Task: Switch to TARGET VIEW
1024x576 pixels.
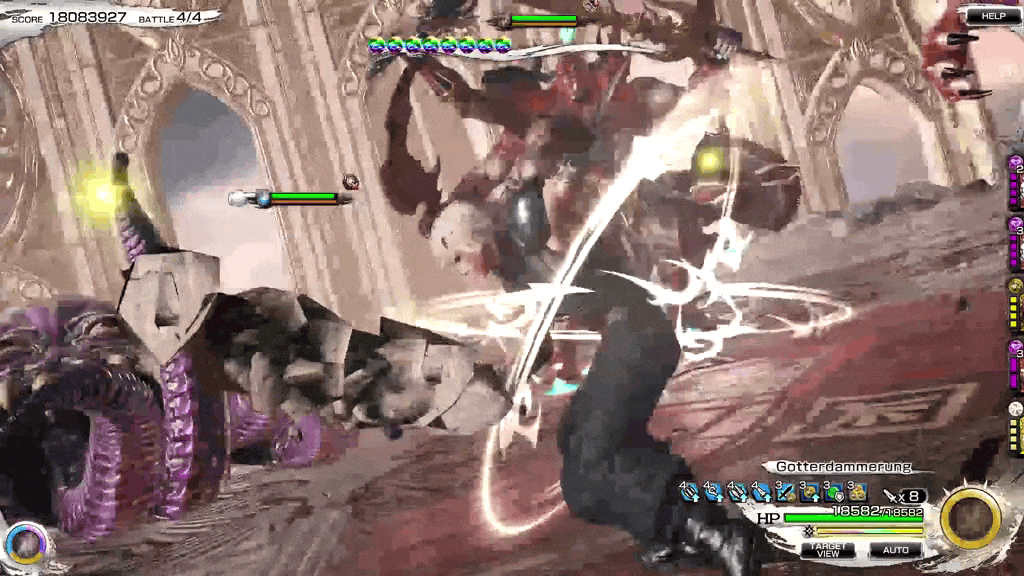Action: tap(827, 549)
